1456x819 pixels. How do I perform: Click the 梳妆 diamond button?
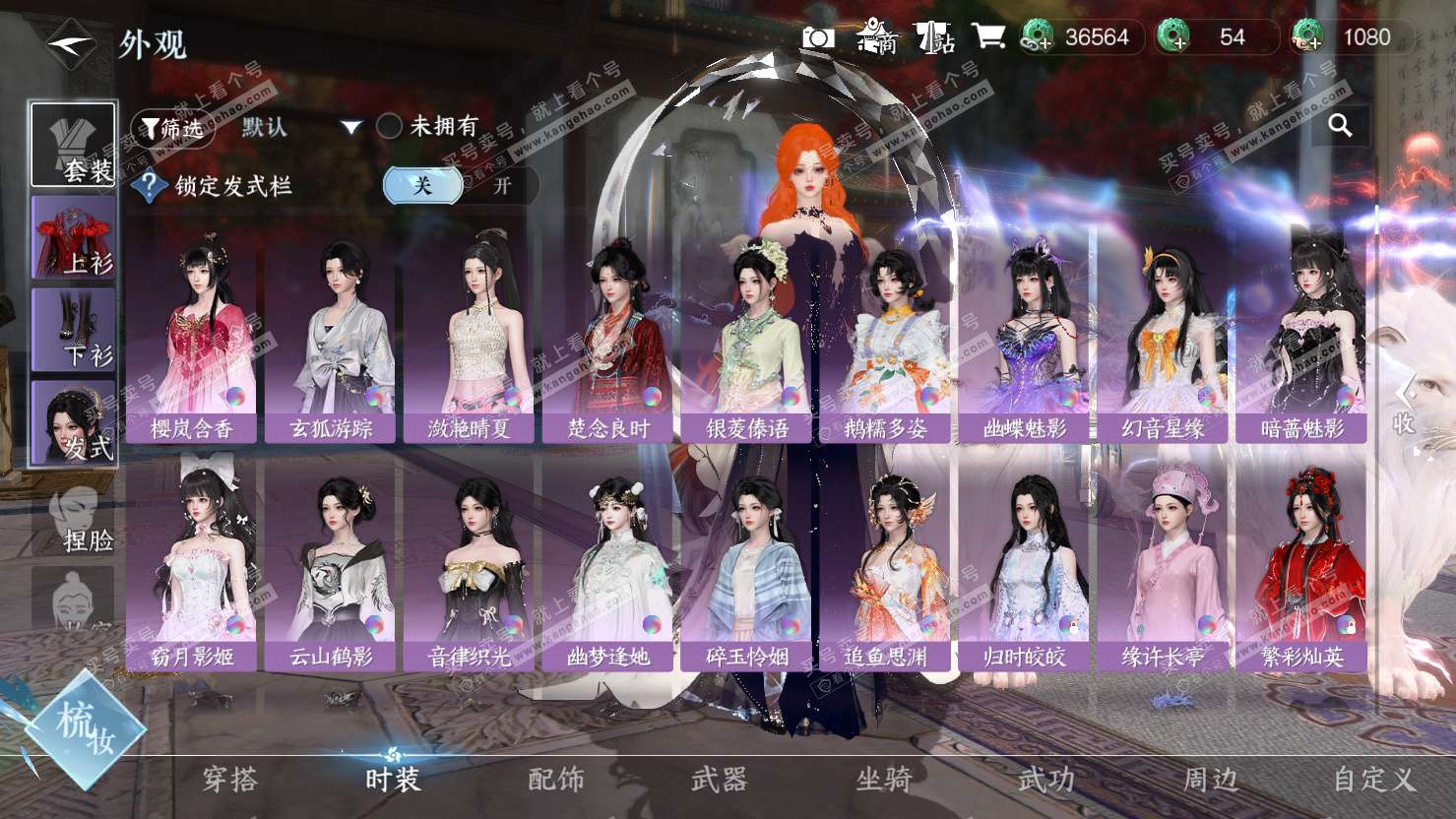(86, 726)
